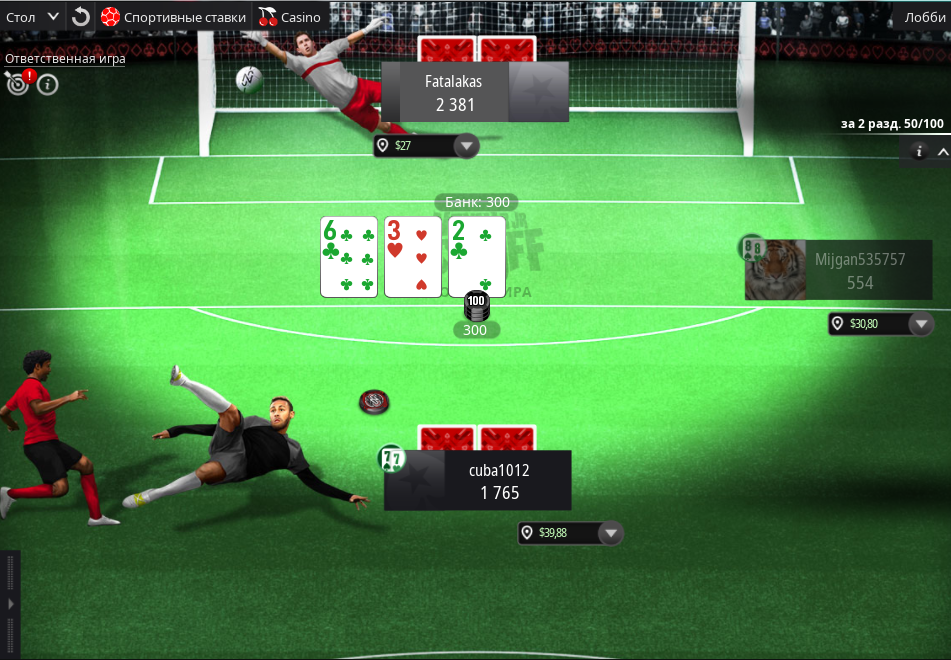
Task: Open the Casino section
Action: click(290, 17)
